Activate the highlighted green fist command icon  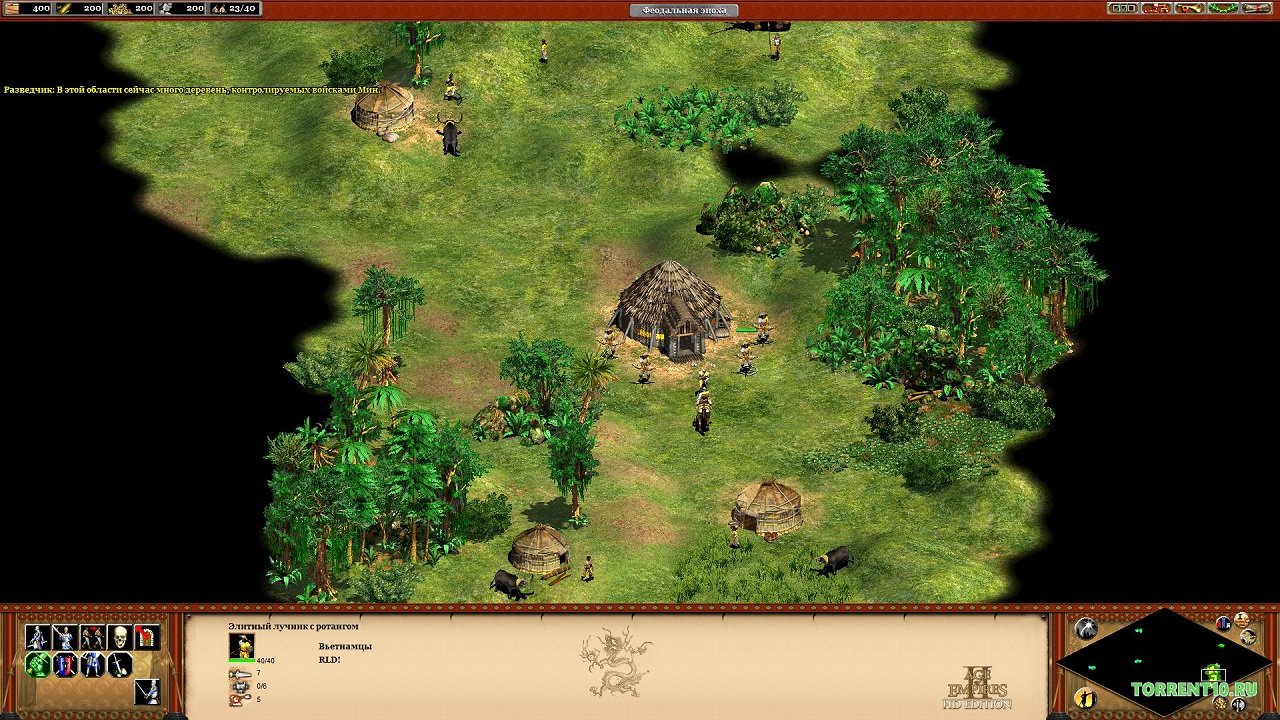click(x=38, y=664)
